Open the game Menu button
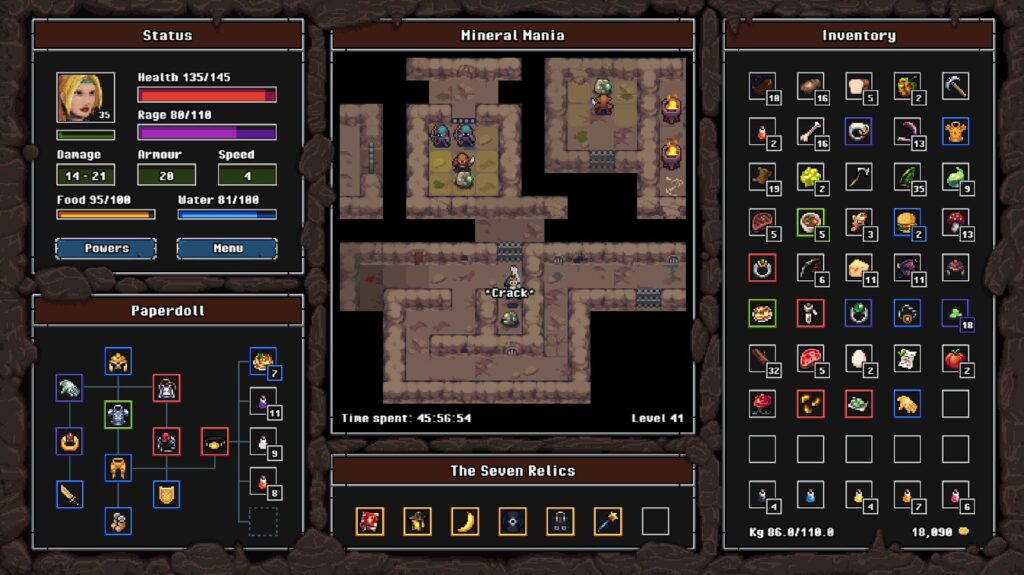This screenshot has height=575, width=1024. click(x=227, y=248)
